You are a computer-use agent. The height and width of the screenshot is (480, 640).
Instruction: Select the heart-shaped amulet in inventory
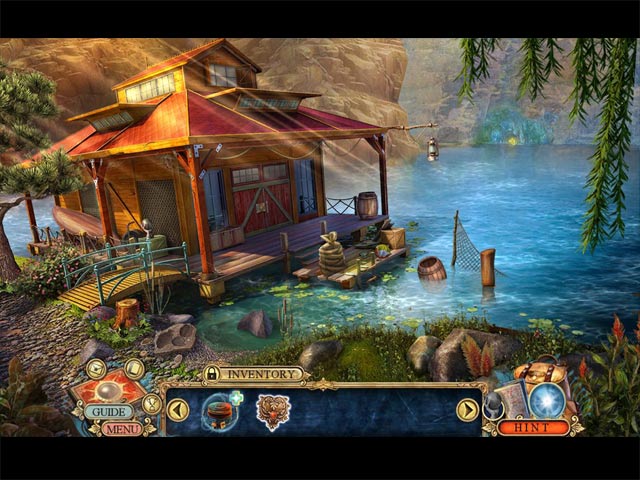tap(273, 410)
